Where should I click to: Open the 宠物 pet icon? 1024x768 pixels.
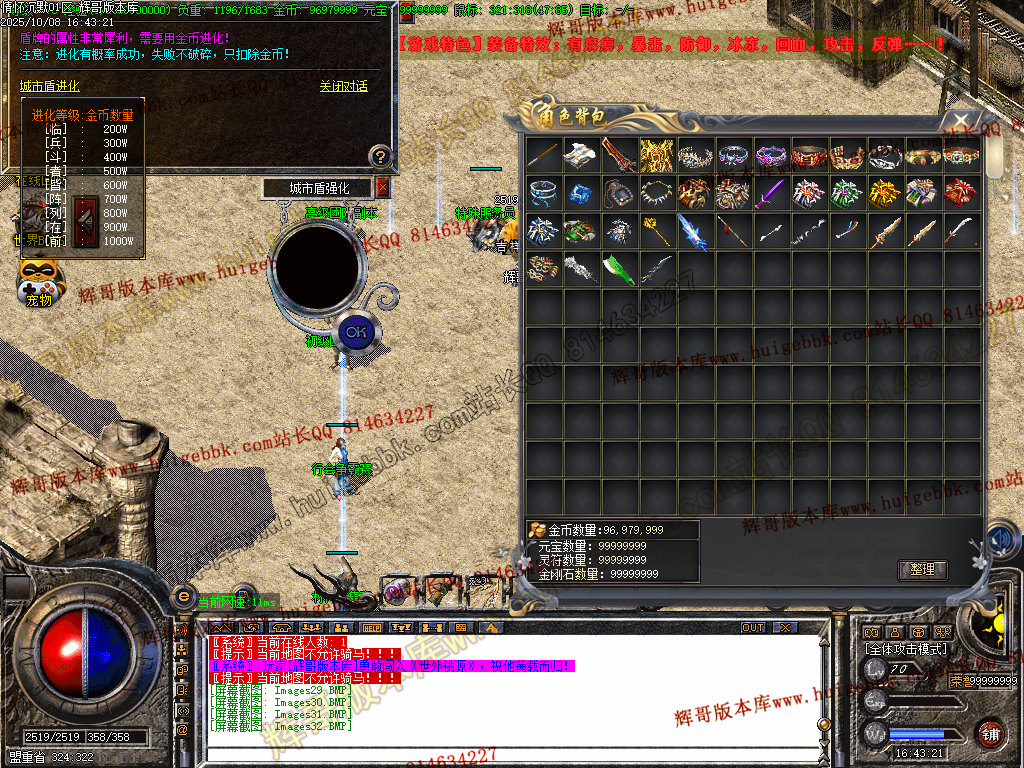pos(40,282)
